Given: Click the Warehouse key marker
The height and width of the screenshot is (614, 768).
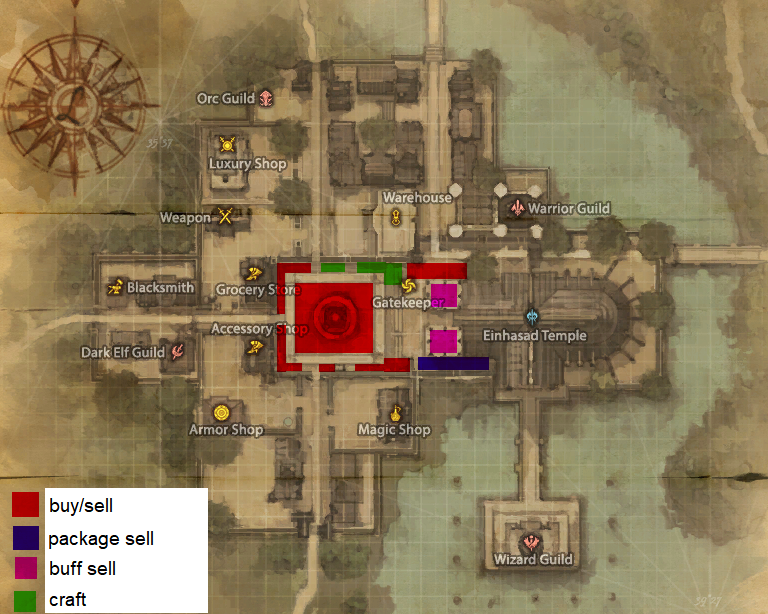Looking at the screenshot, I should [396, 216].
